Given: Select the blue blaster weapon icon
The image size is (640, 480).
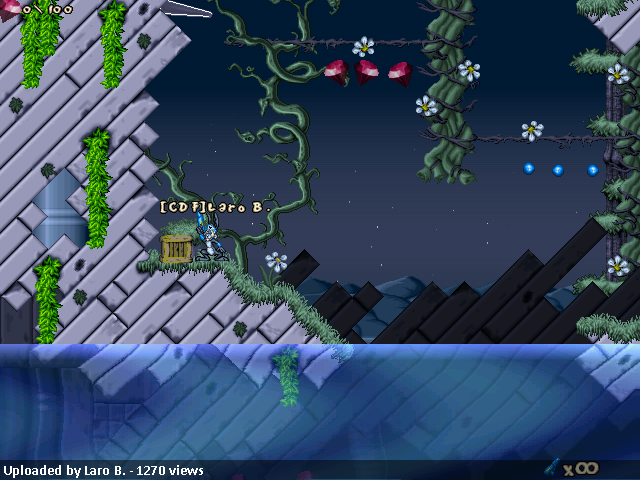Looking at the screenshot, I should 551,467.
